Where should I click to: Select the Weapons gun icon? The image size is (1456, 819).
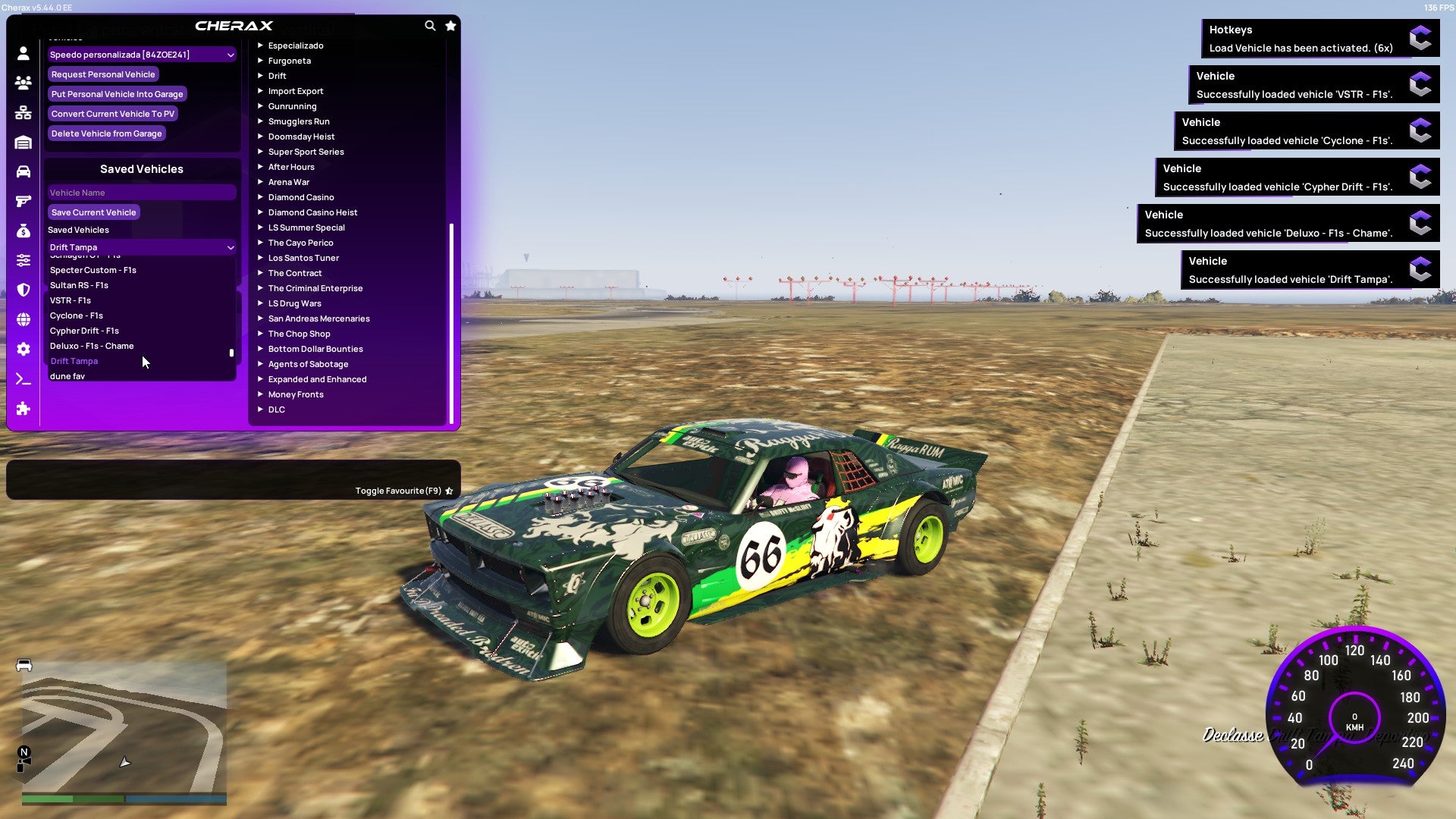tap(23, 200)
